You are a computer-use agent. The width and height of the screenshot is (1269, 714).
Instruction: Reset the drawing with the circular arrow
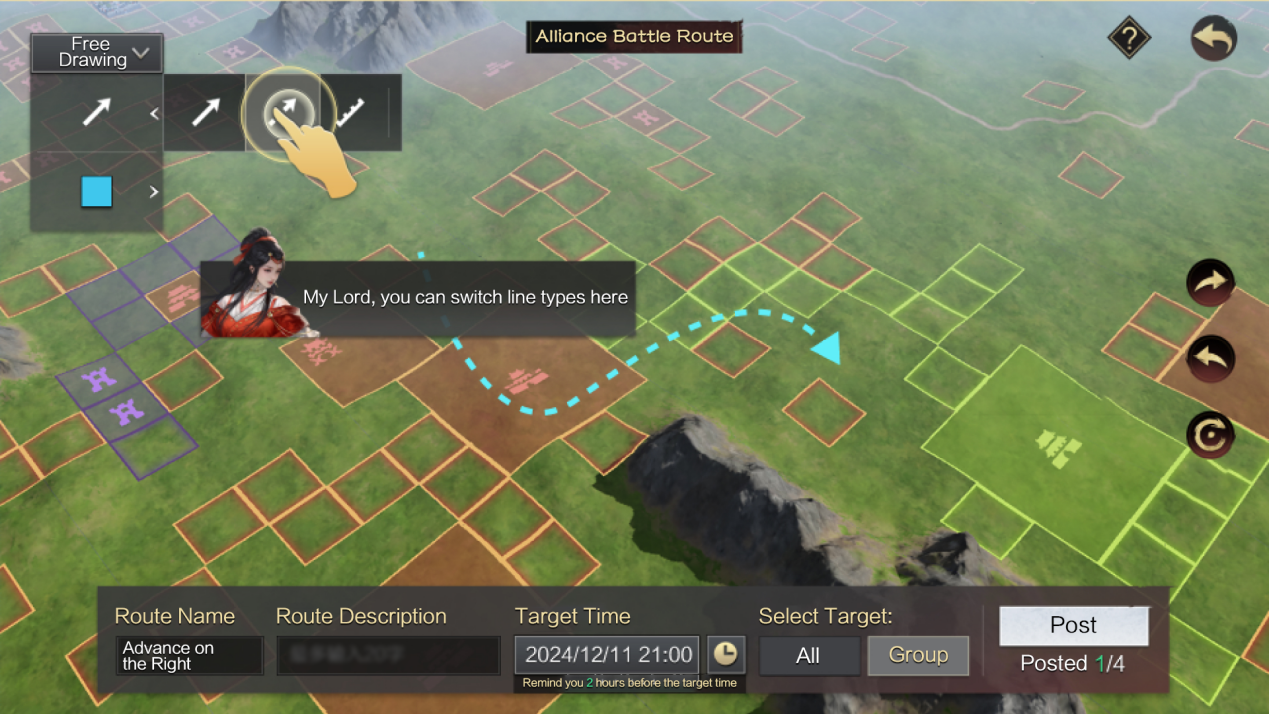(1210, 436)
